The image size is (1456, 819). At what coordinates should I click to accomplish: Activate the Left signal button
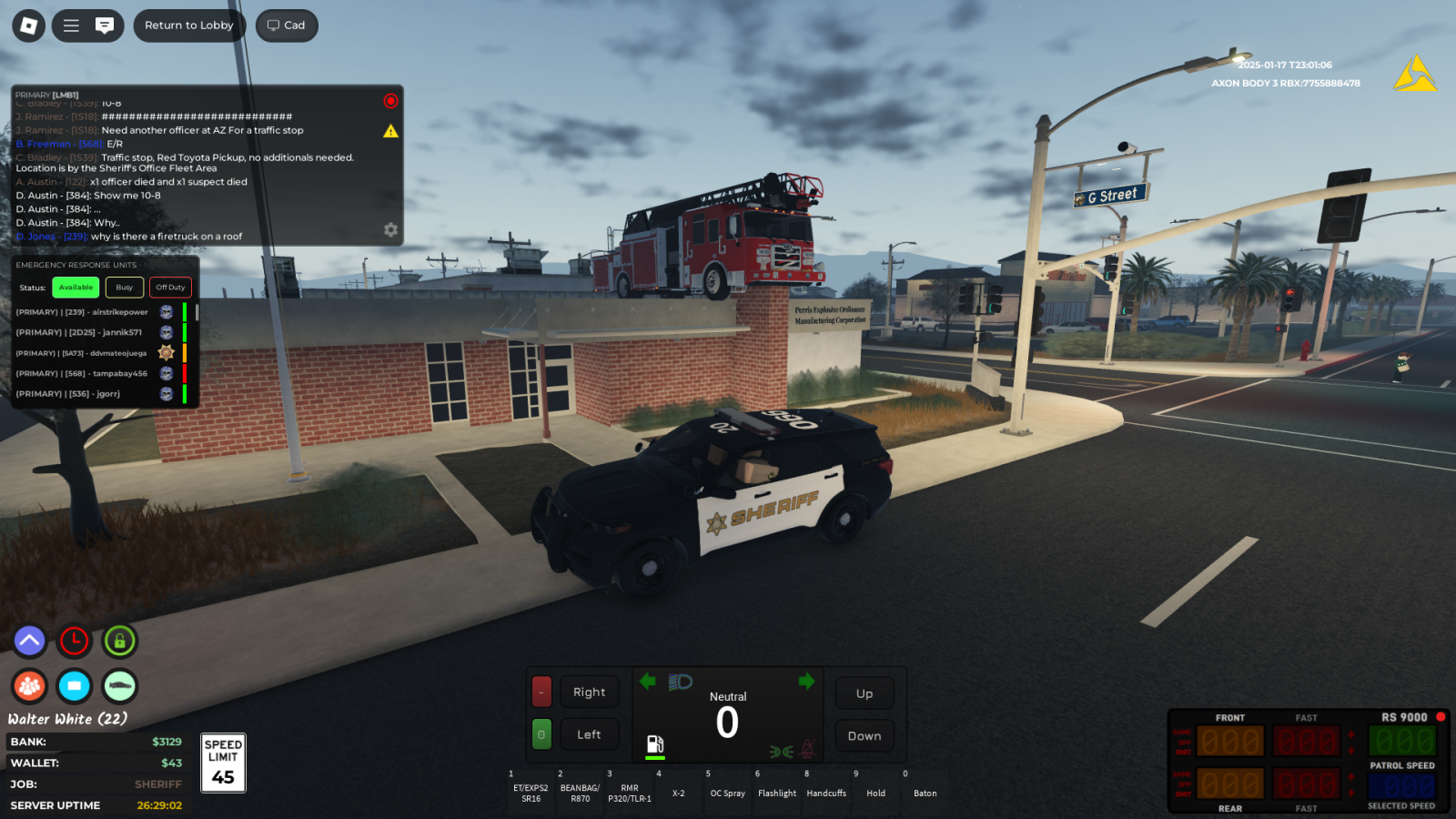[589, 734]
